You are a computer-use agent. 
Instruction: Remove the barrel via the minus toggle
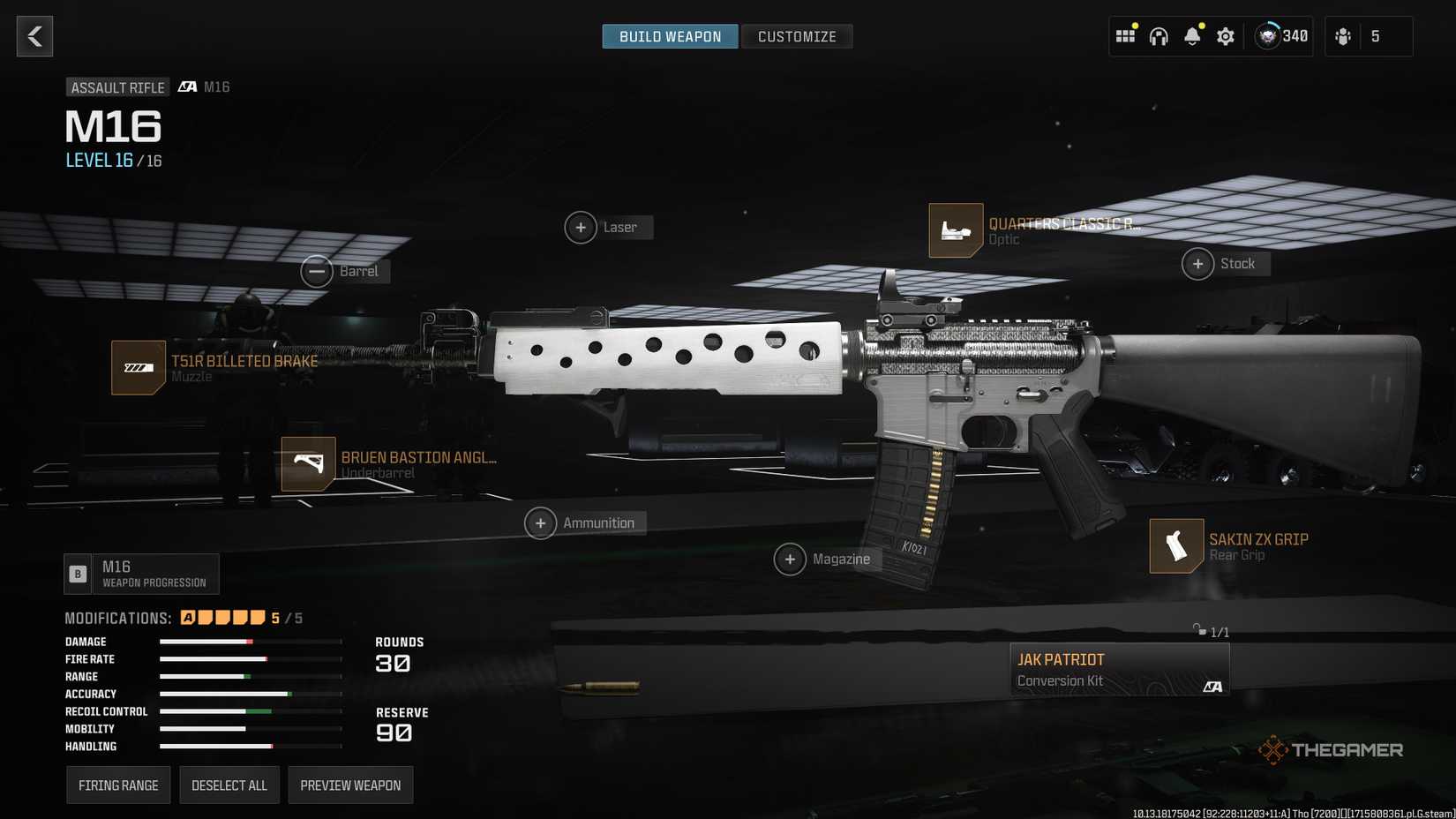(318, 271)
